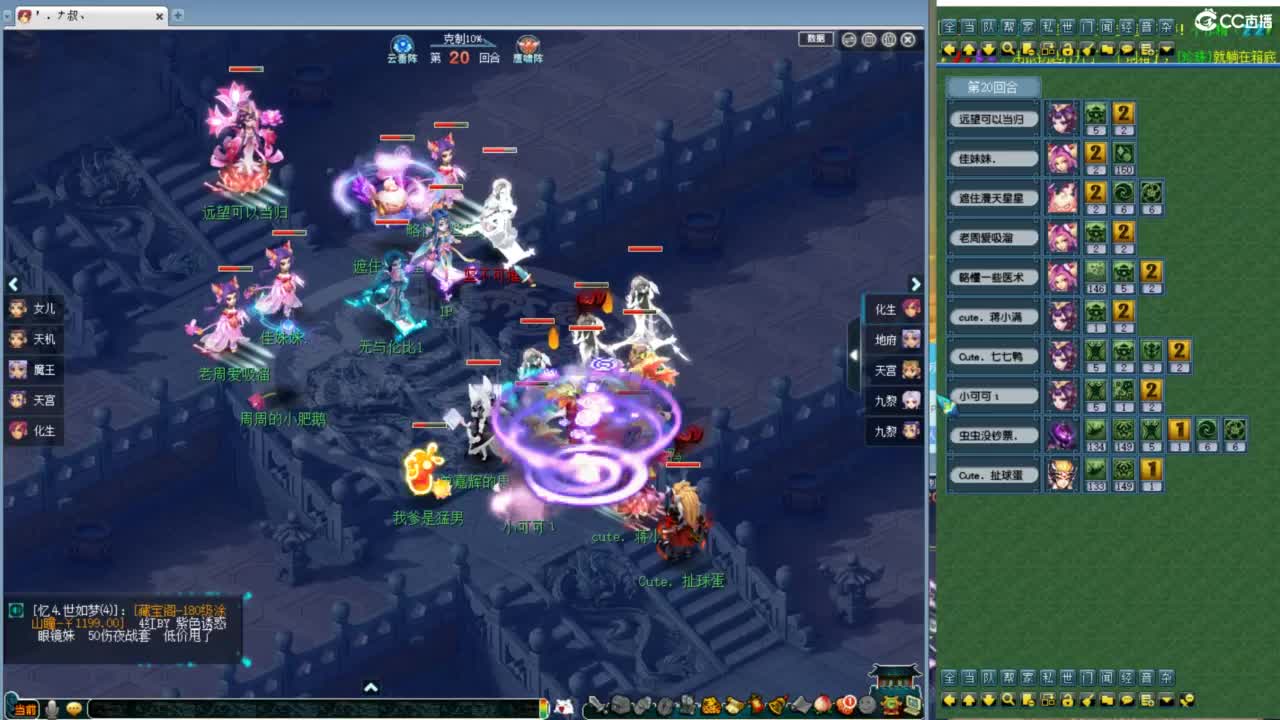Click the yellow lock icon on the chat toolbar
Image resolution: width=1280 pixels, height=720 pixels.
(1068, 48)
